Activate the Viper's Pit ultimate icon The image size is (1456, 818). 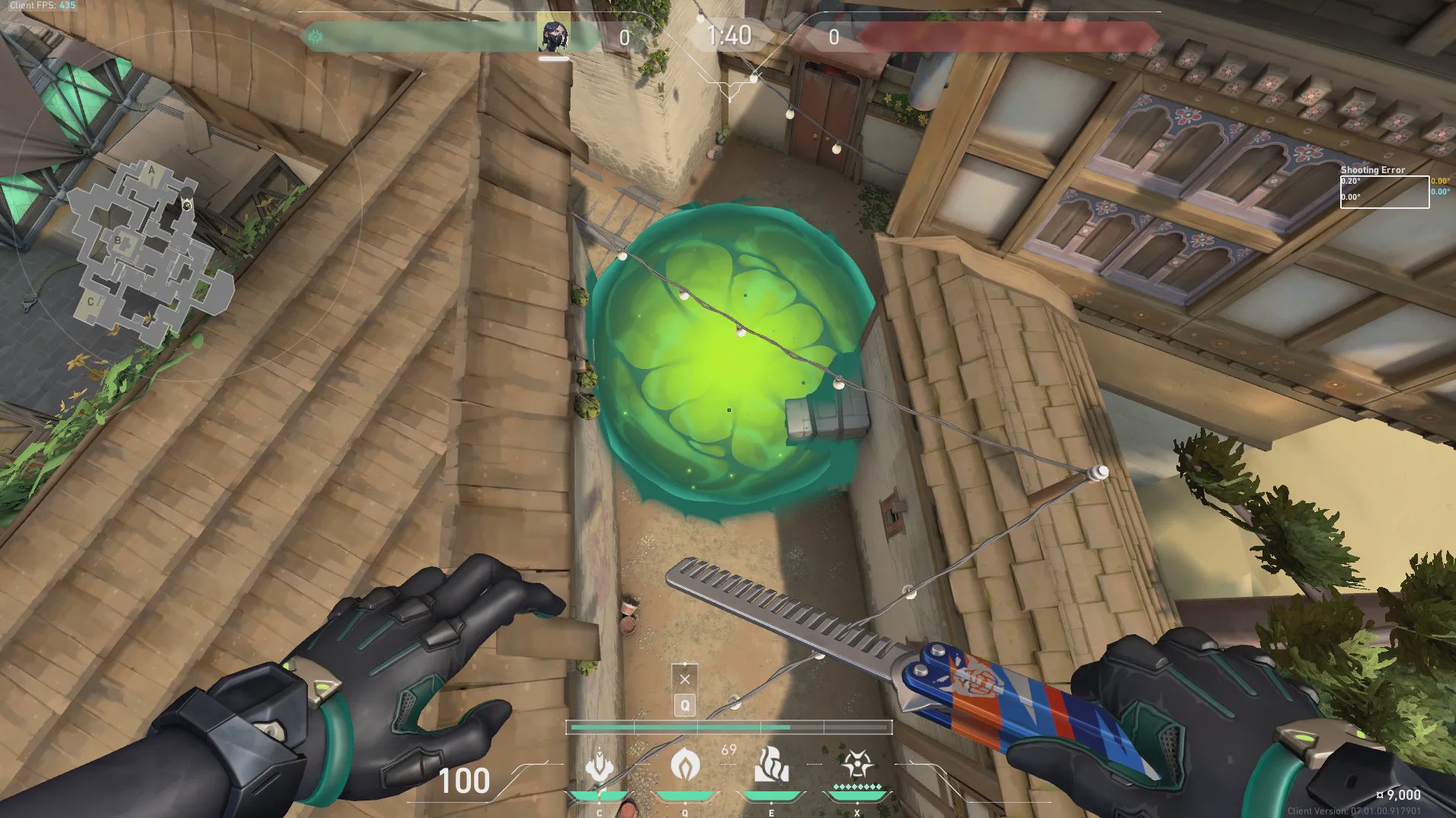coord(856,765)
